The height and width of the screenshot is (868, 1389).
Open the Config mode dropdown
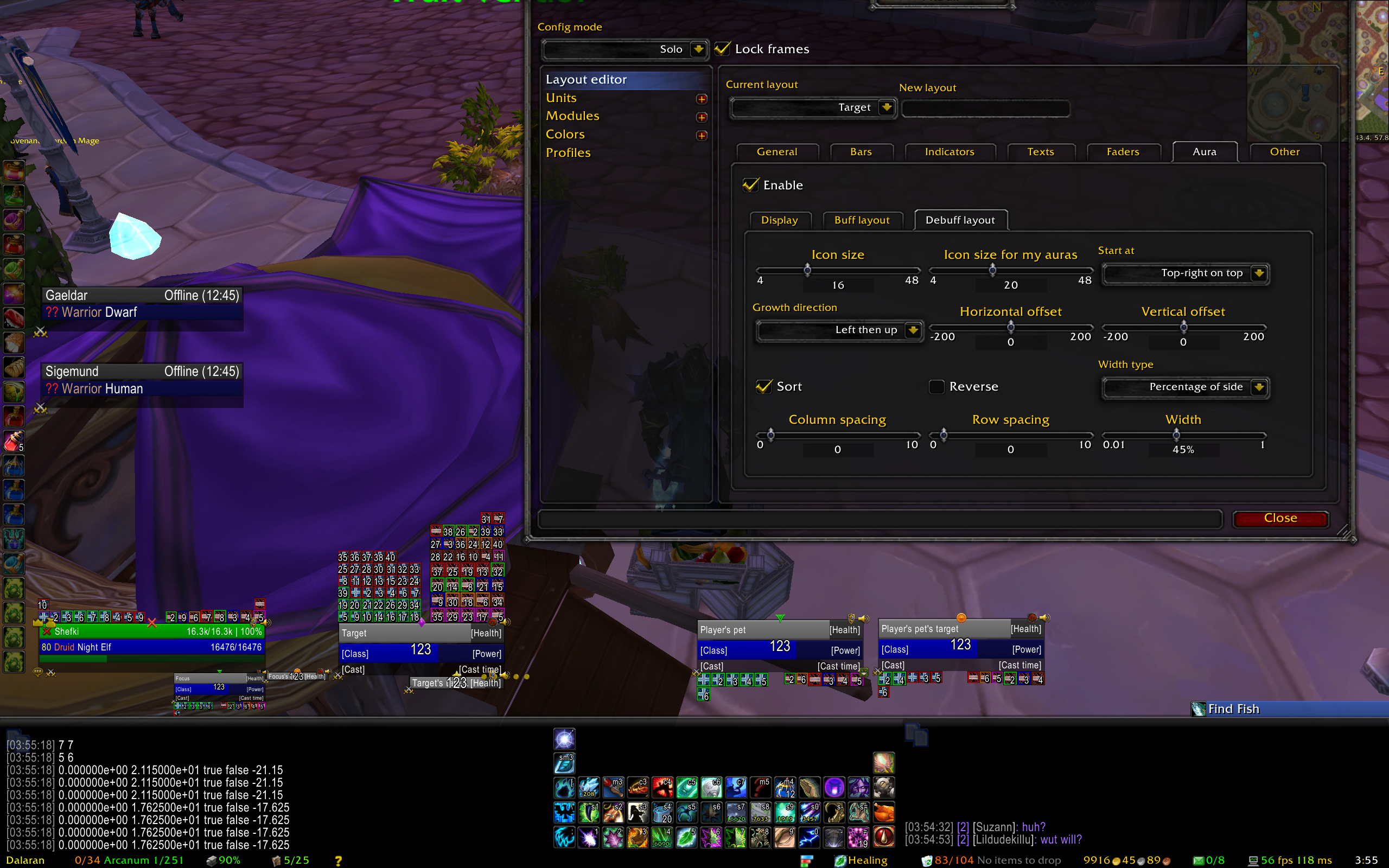[698, 49]
